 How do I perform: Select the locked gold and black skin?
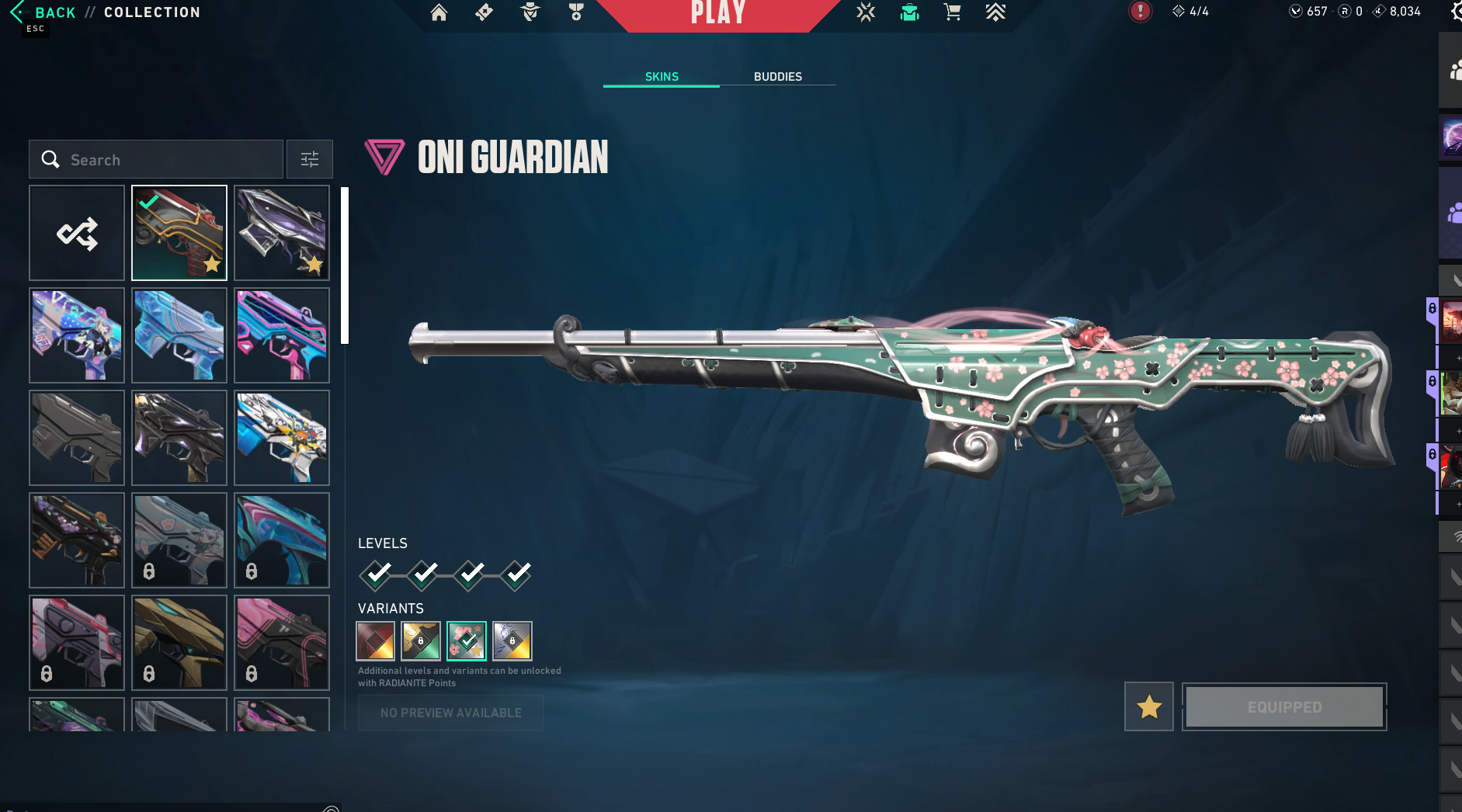pos(179,643)
